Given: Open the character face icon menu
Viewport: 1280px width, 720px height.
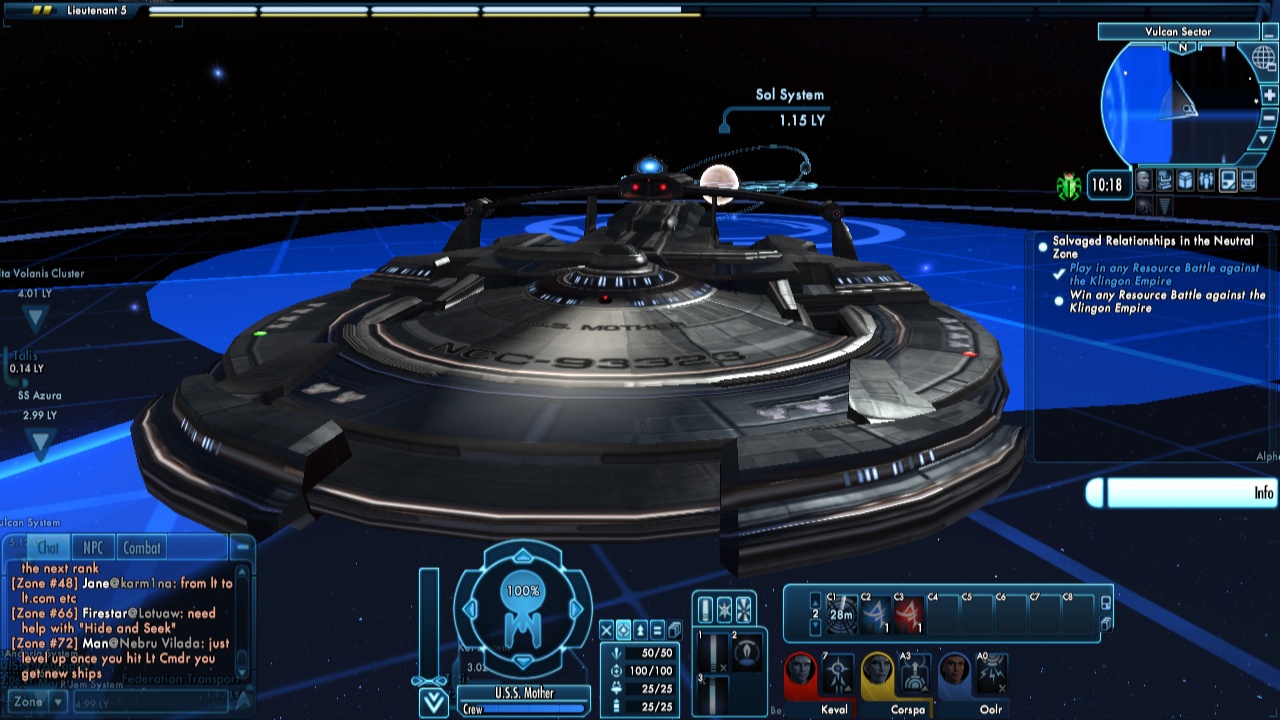Looking at the screenshot, I should pyautogui.click(x=1145, y=181).
